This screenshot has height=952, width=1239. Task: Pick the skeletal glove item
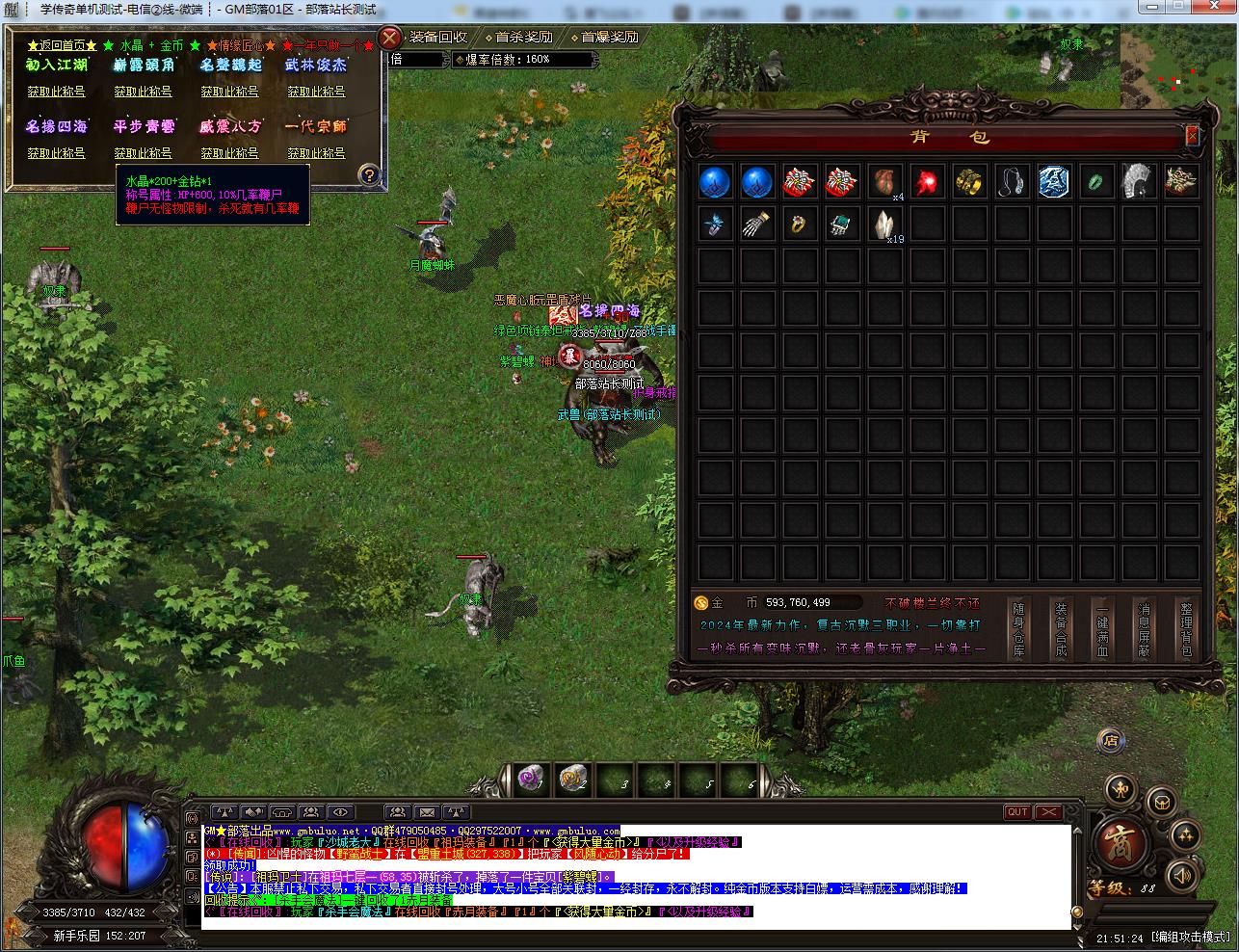[x=757, y=225]
